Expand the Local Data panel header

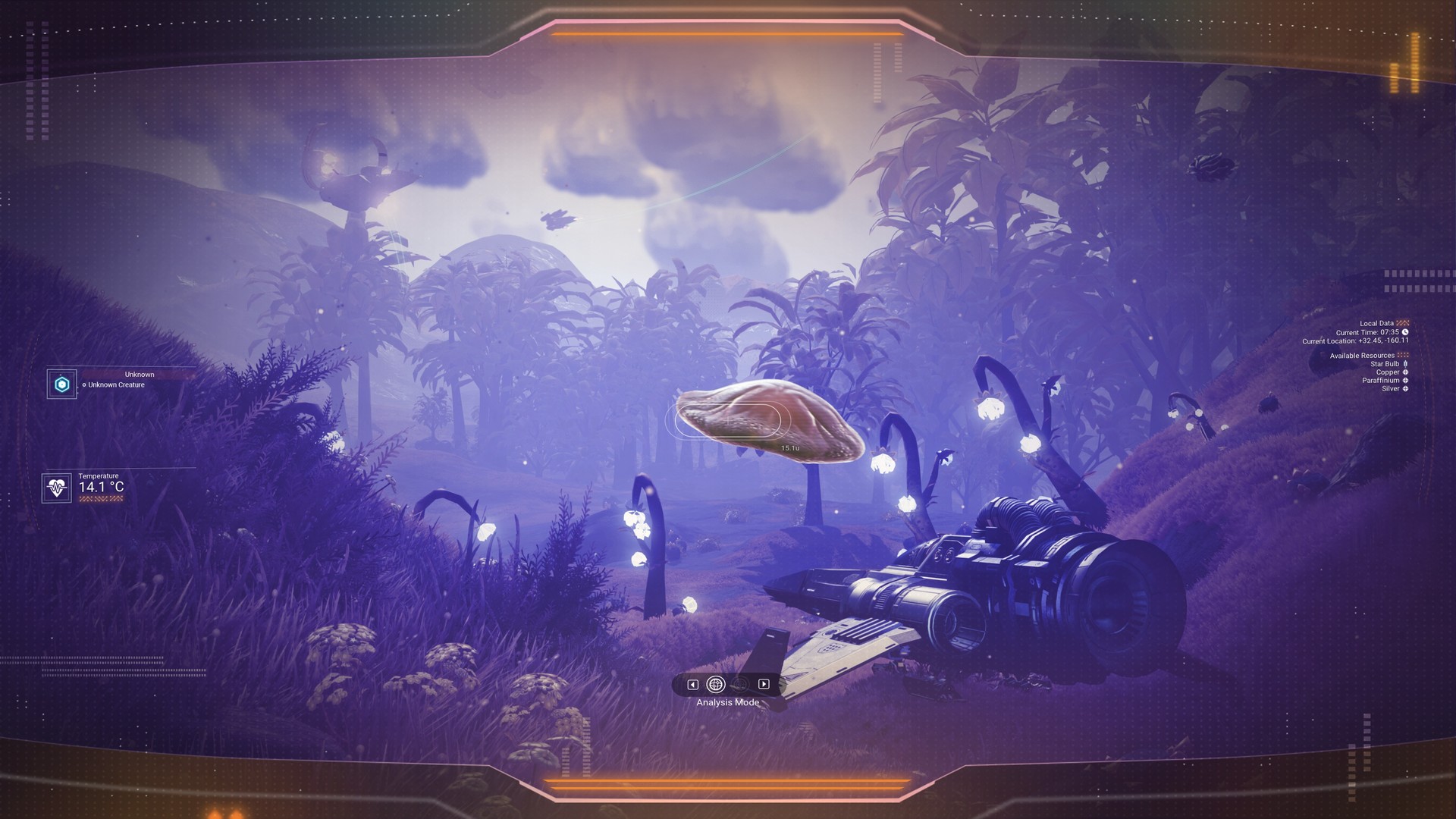pos(1377,322)
